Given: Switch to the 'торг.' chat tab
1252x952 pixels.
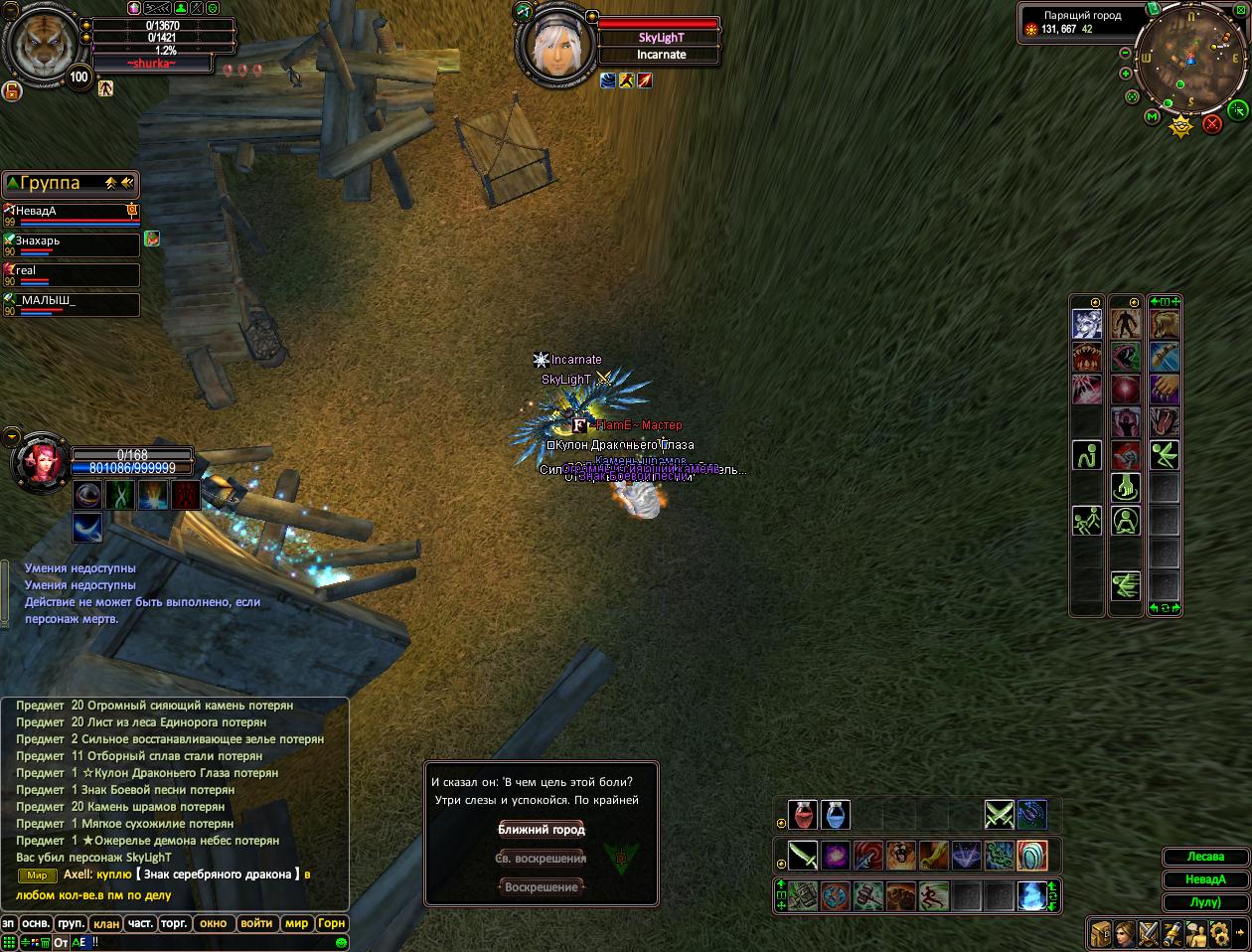Looking at the screenshot, I should pos(175,923).
